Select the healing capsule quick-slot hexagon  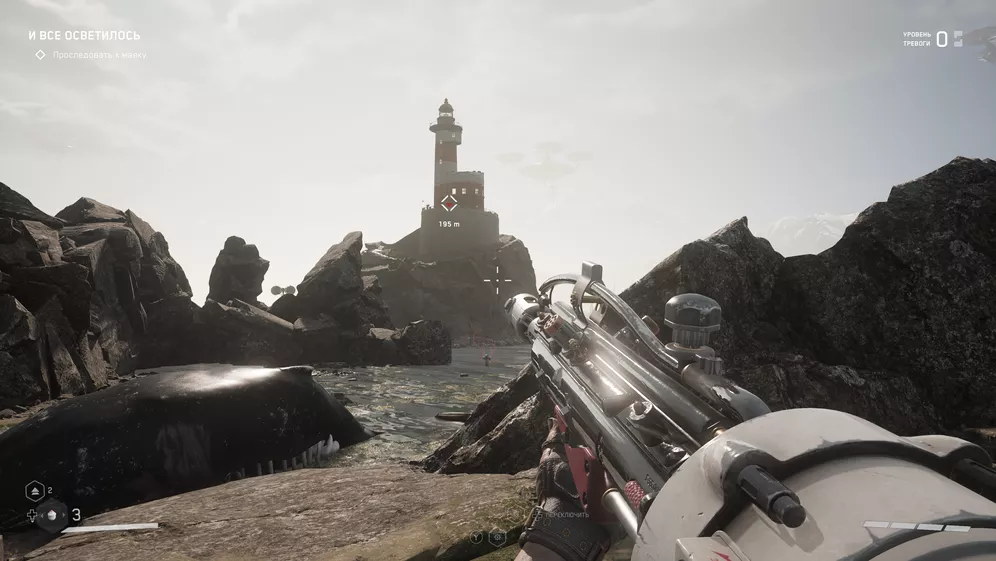pos(51,515)
